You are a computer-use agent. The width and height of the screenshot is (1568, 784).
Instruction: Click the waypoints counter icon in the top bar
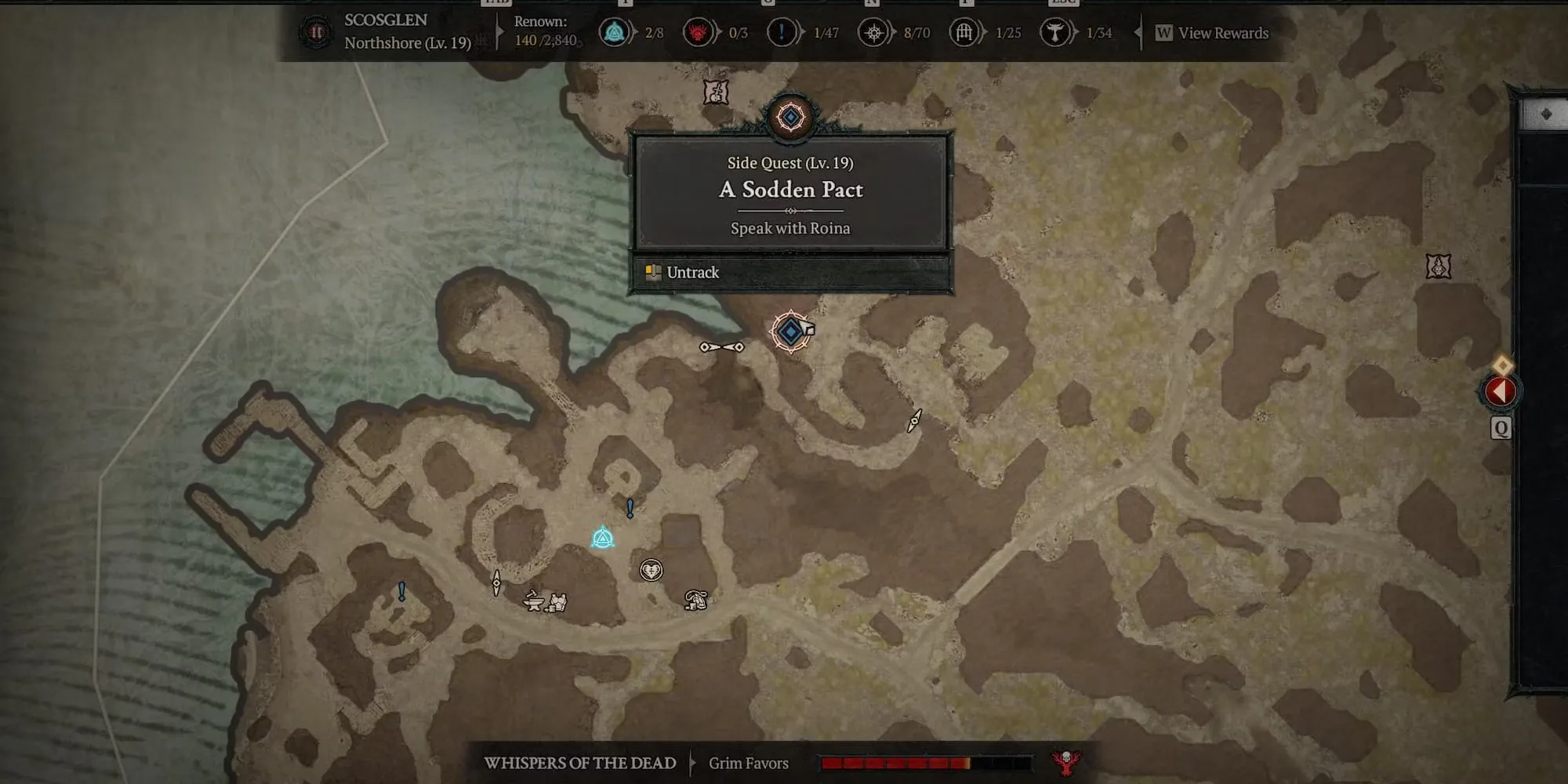615,33
